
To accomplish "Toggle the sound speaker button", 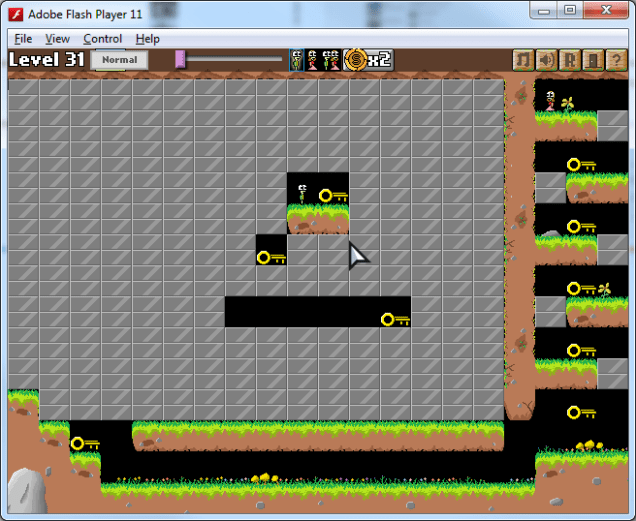I will [x=546, y=60].
